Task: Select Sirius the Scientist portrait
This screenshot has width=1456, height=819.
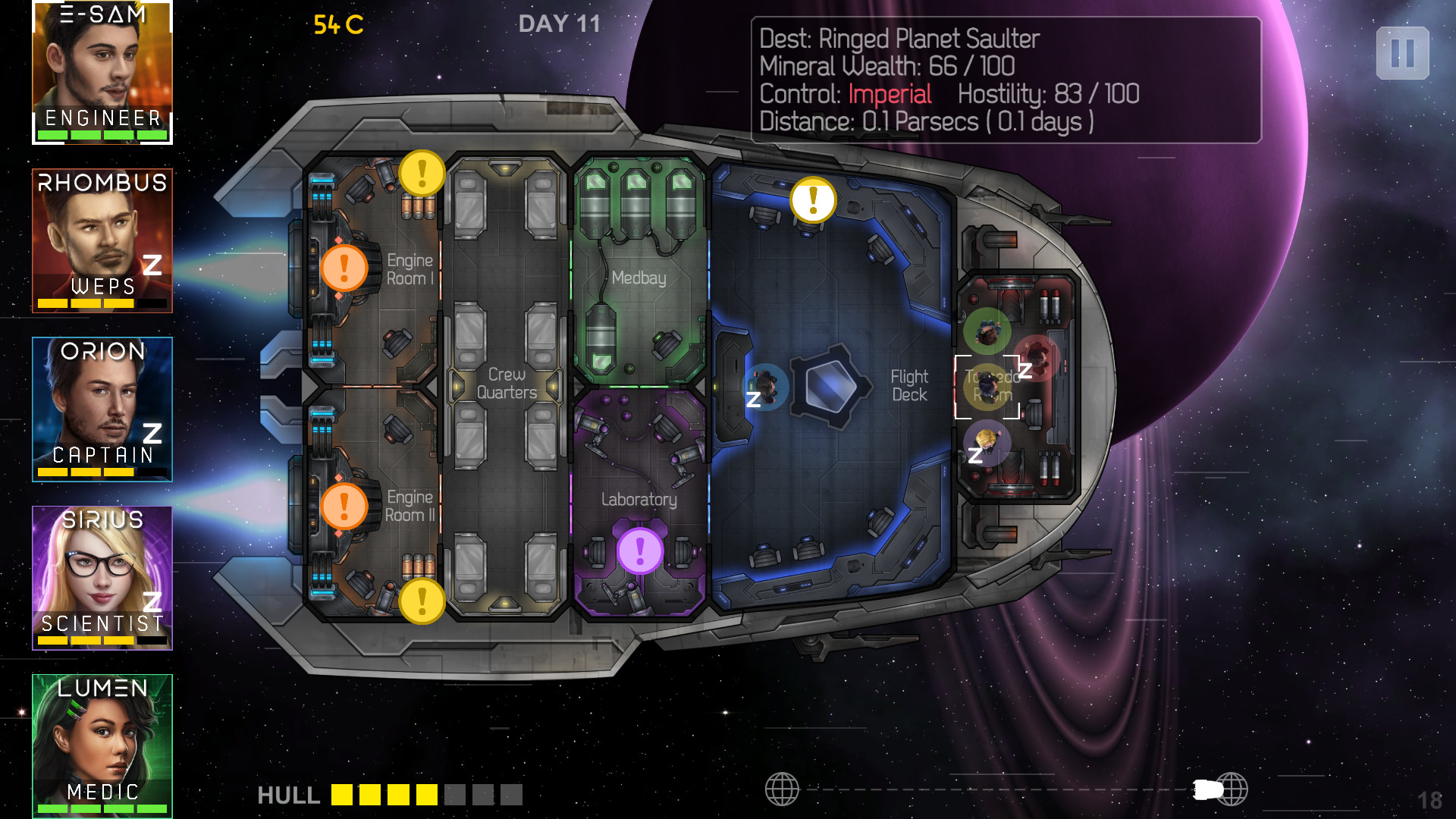Action: click(x=102, y=578)
